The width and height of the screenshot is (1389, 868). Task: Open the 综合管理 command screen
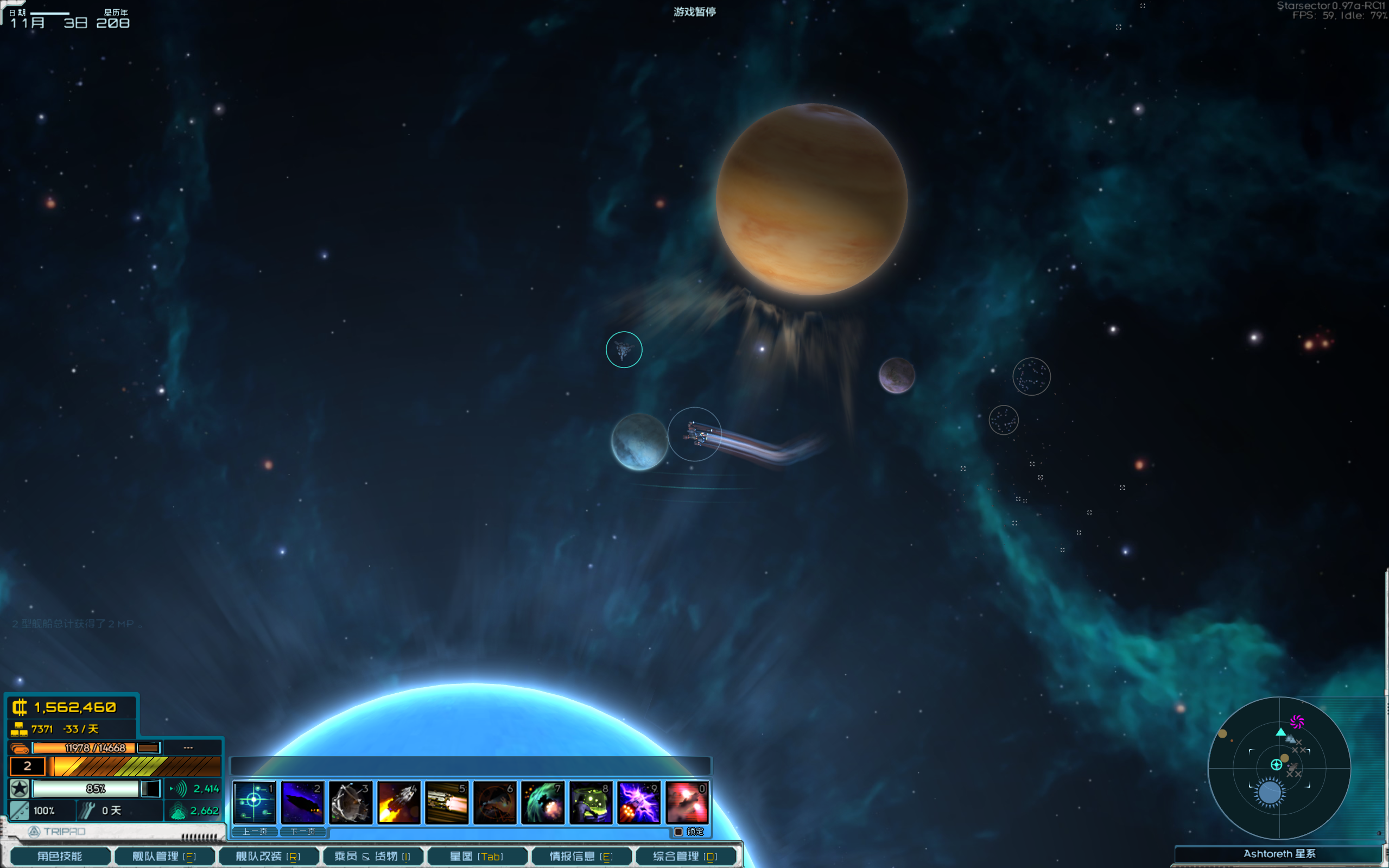(686, 856)
